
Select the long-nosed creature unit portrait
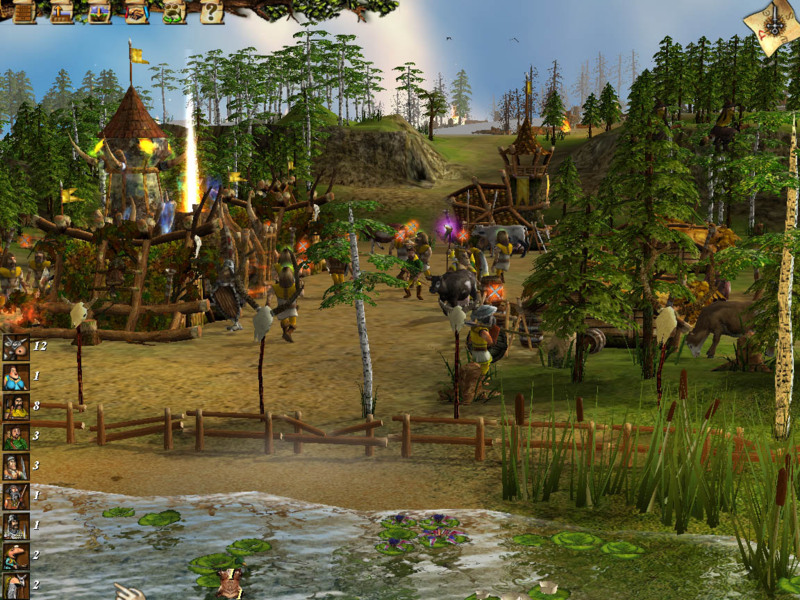click(x=15, y=556)
